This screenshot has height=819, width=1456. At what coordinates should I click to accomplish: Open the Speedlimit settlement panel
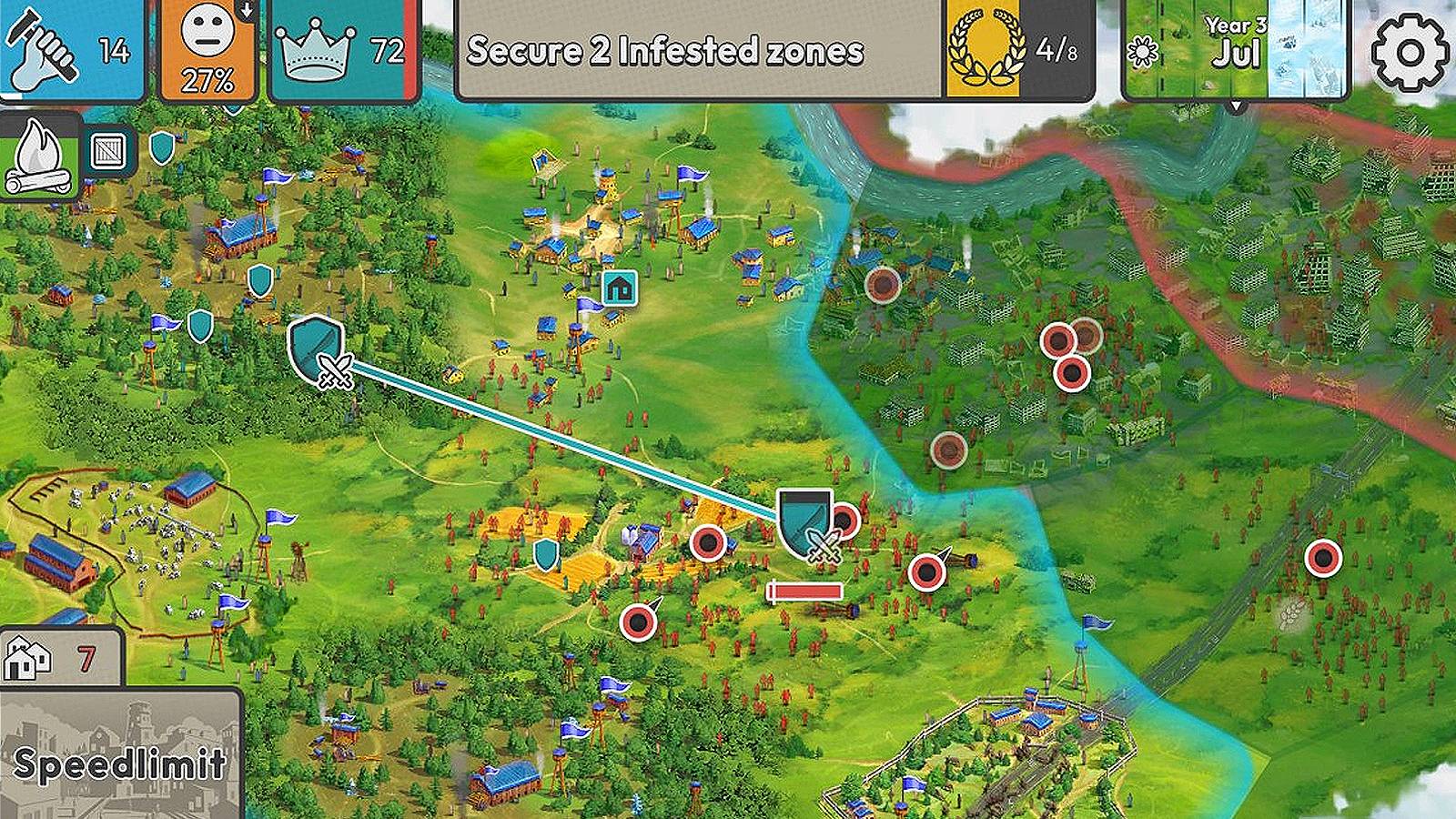point(120,753)
